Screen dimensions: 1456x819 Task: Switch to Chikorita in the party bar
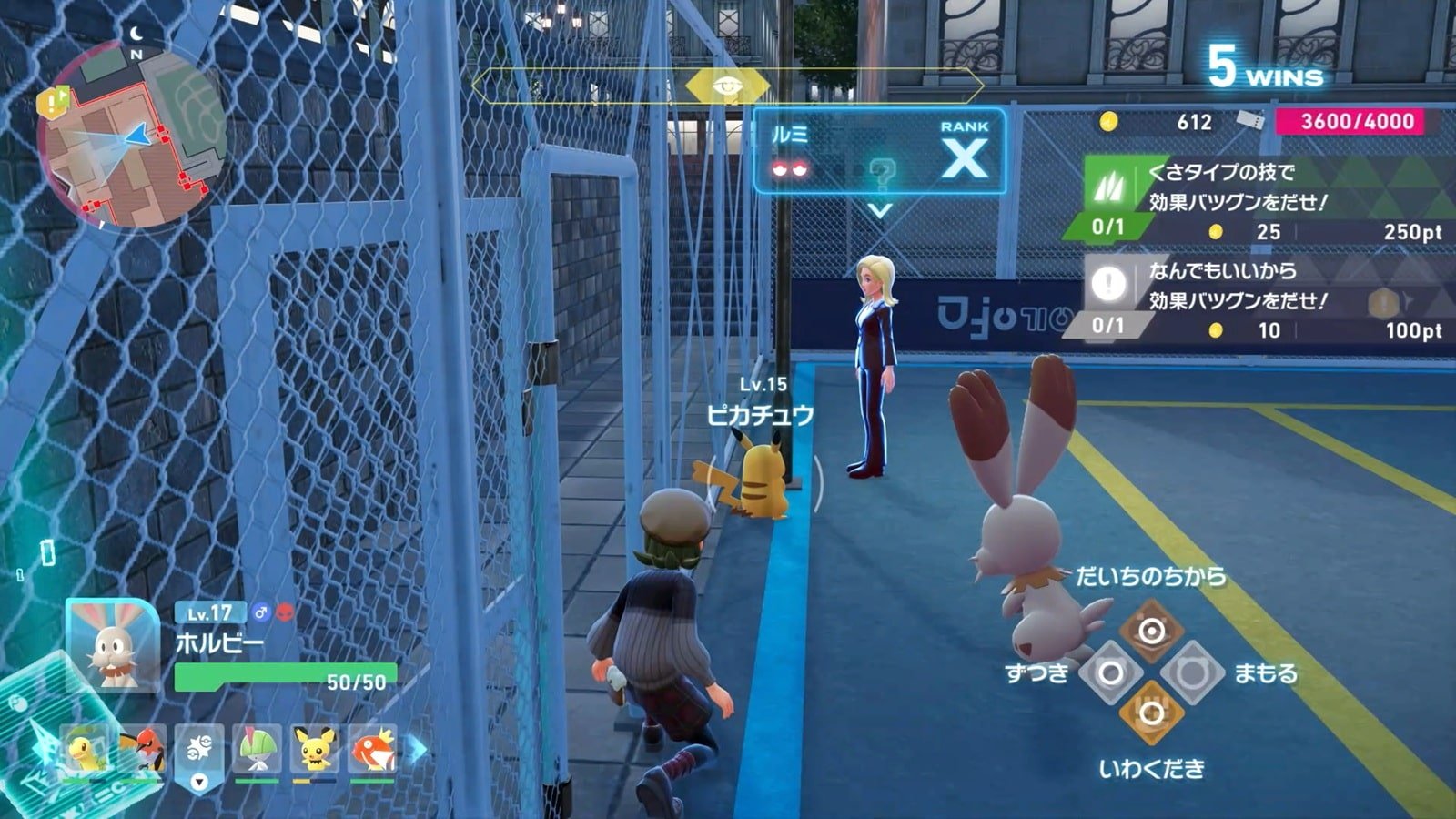tap(86, 750)
